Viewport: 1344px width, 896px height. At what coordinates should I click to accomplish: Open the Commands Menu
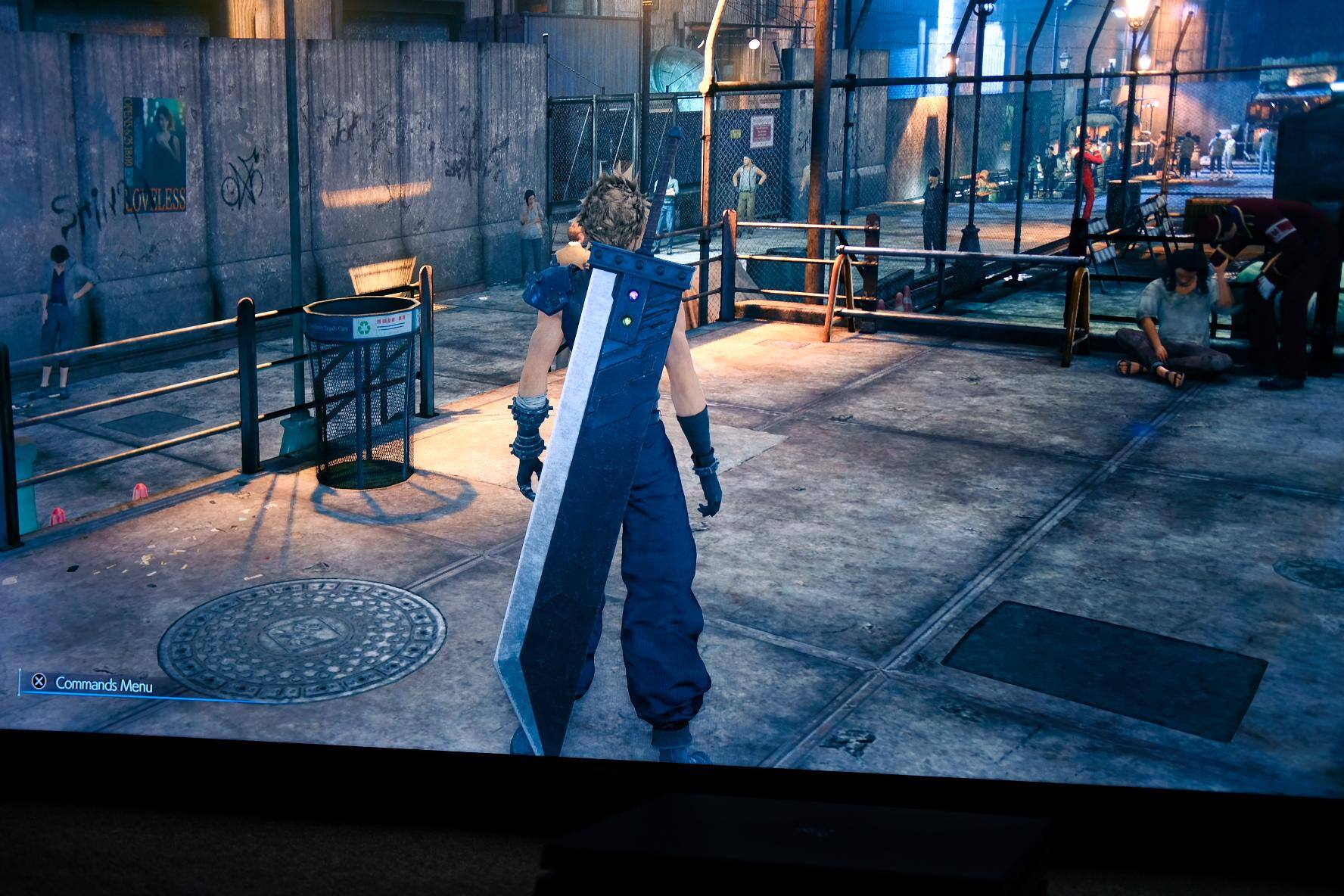[92, 684]
